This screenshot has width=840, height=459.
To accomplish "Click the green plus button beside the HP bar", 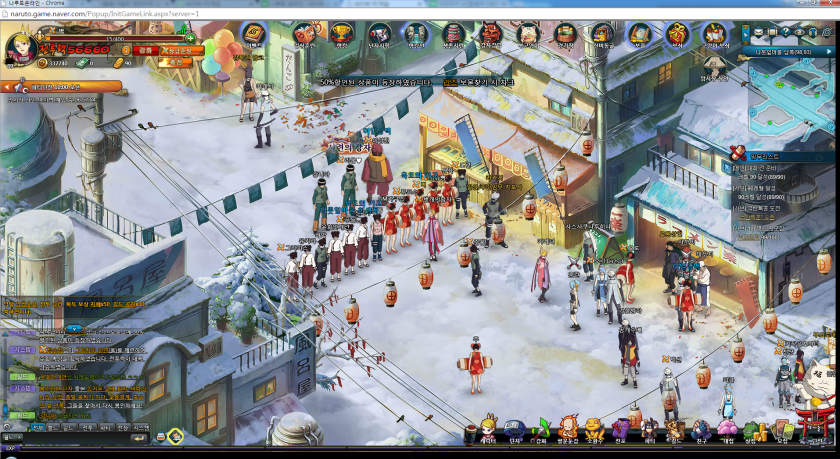I will click(190, 38).
